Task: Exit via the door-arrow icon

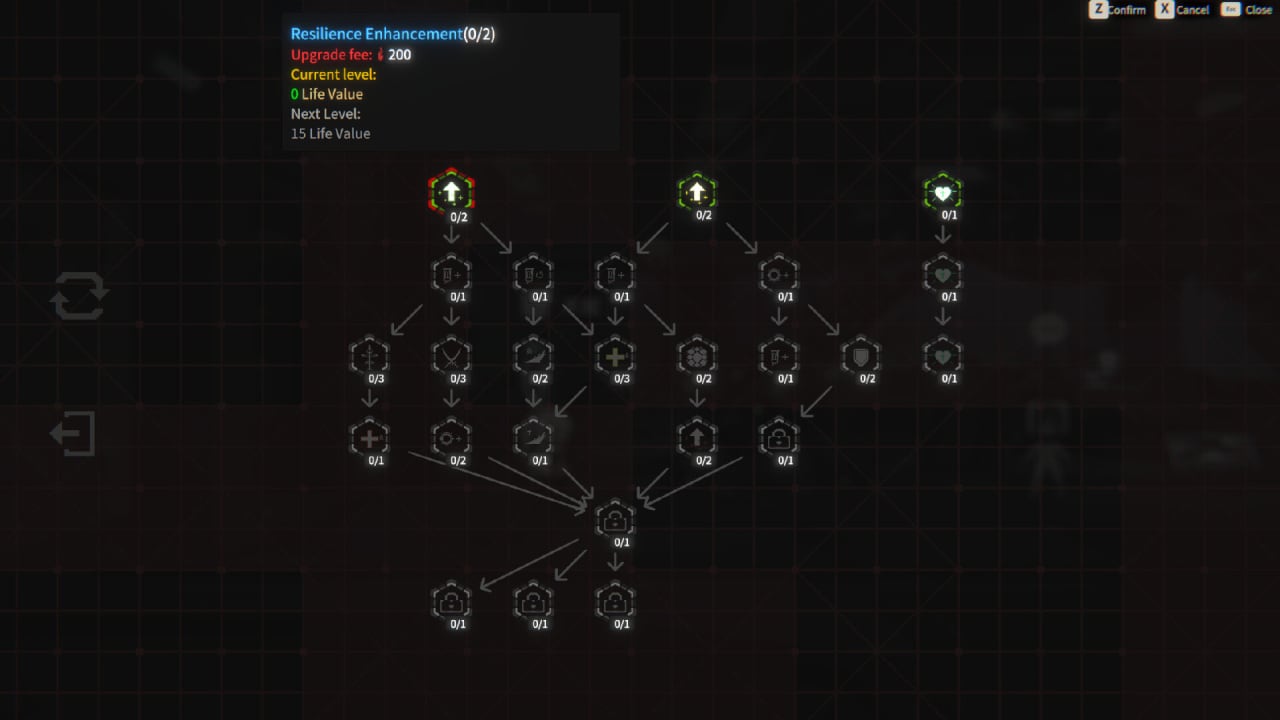Action: [74, 434]
